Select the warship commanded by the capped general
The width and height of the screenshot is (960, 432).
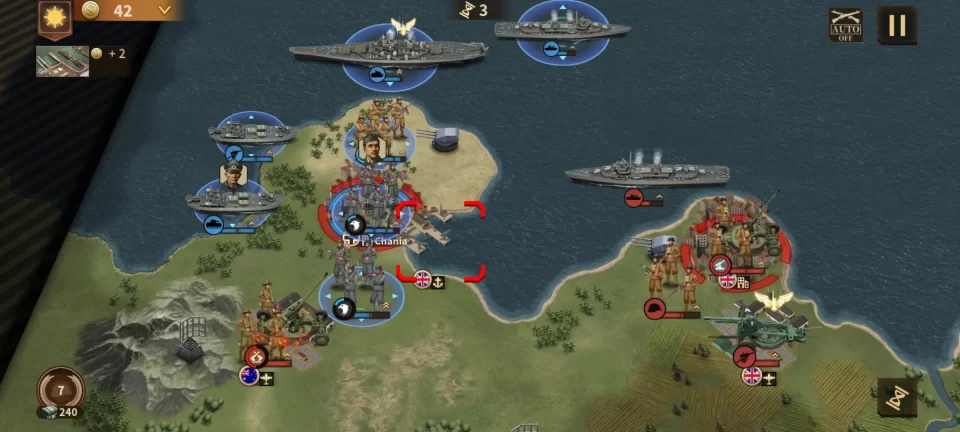(234, 198)
